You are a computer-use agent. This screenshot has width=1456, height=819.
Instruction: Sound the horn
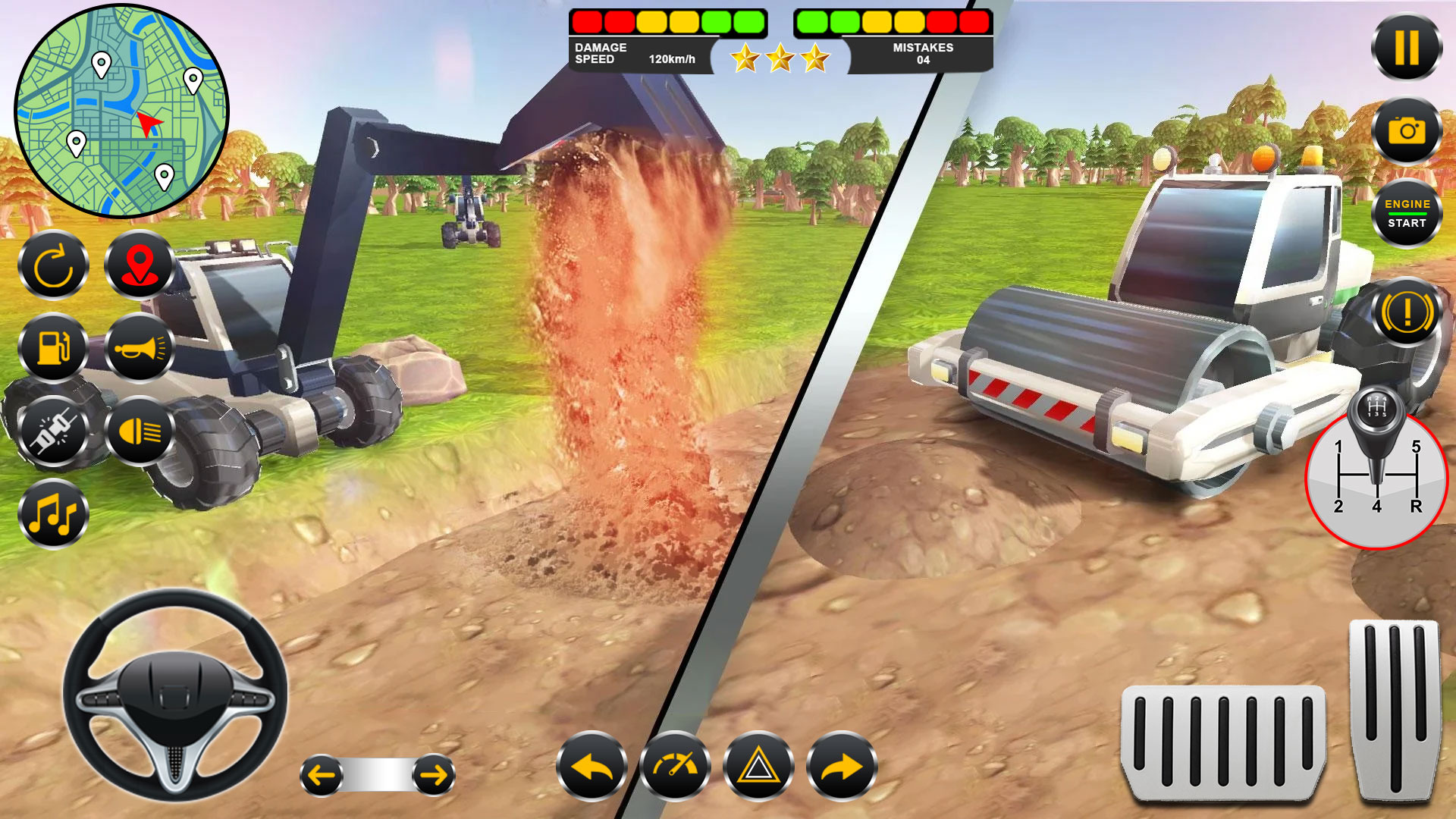(138, 349)
